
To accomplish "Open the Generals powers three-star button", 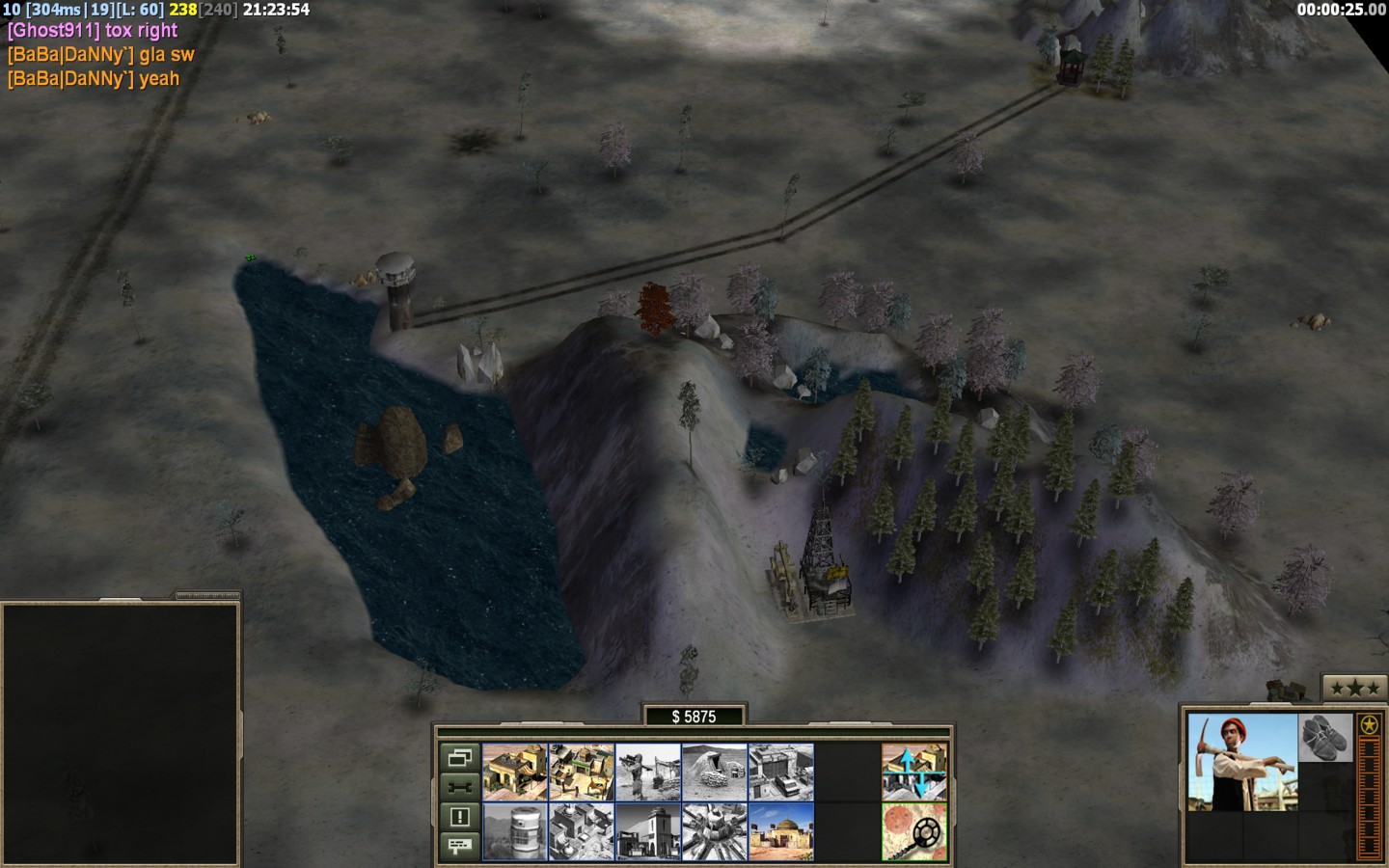I will (1353, 689).
